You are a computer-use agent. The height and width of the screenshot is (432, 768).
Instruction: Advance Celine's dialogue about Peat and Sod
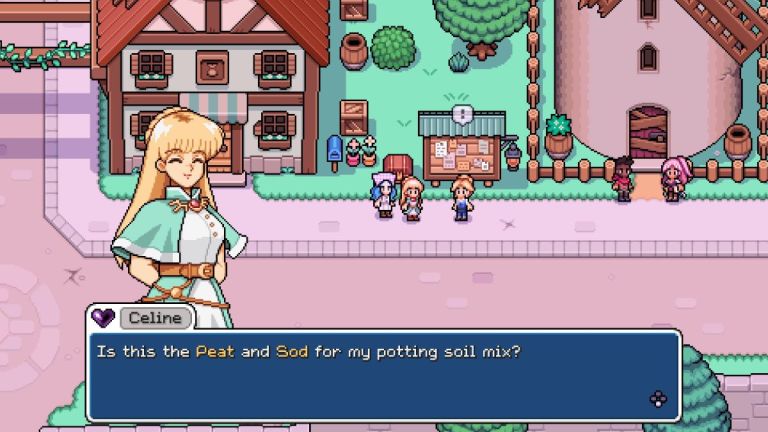(x=657, y=399)
